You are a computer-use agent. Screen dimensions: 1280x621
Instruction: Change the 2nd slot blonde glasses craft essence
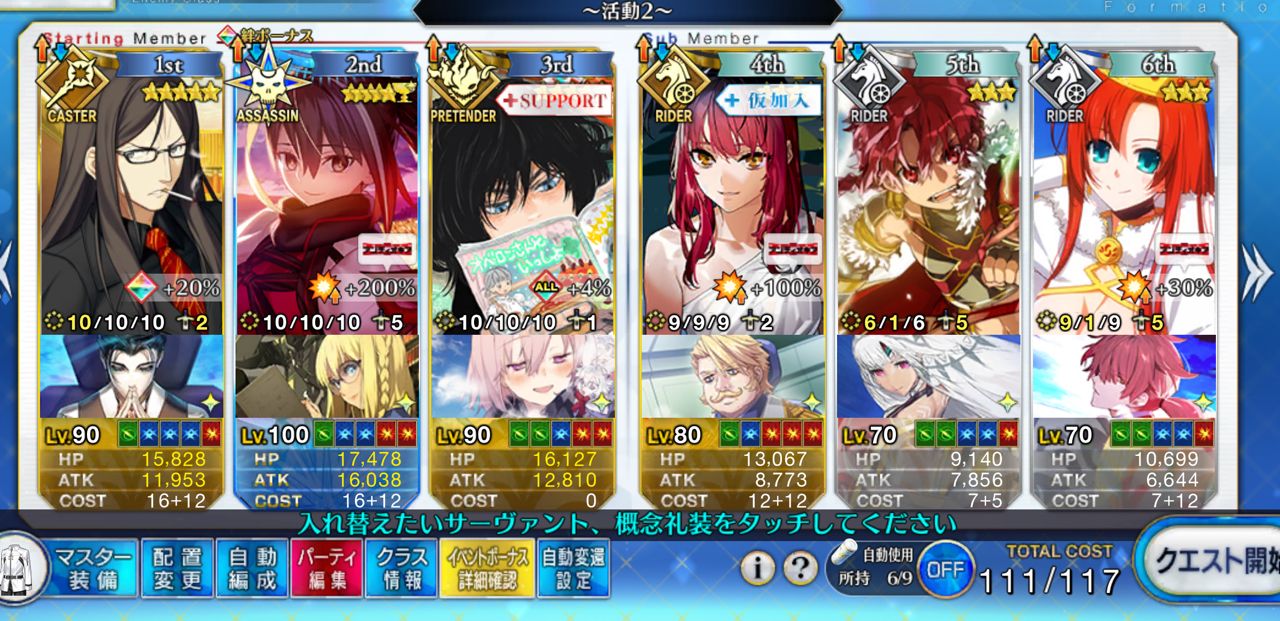(x=326, y=376)
